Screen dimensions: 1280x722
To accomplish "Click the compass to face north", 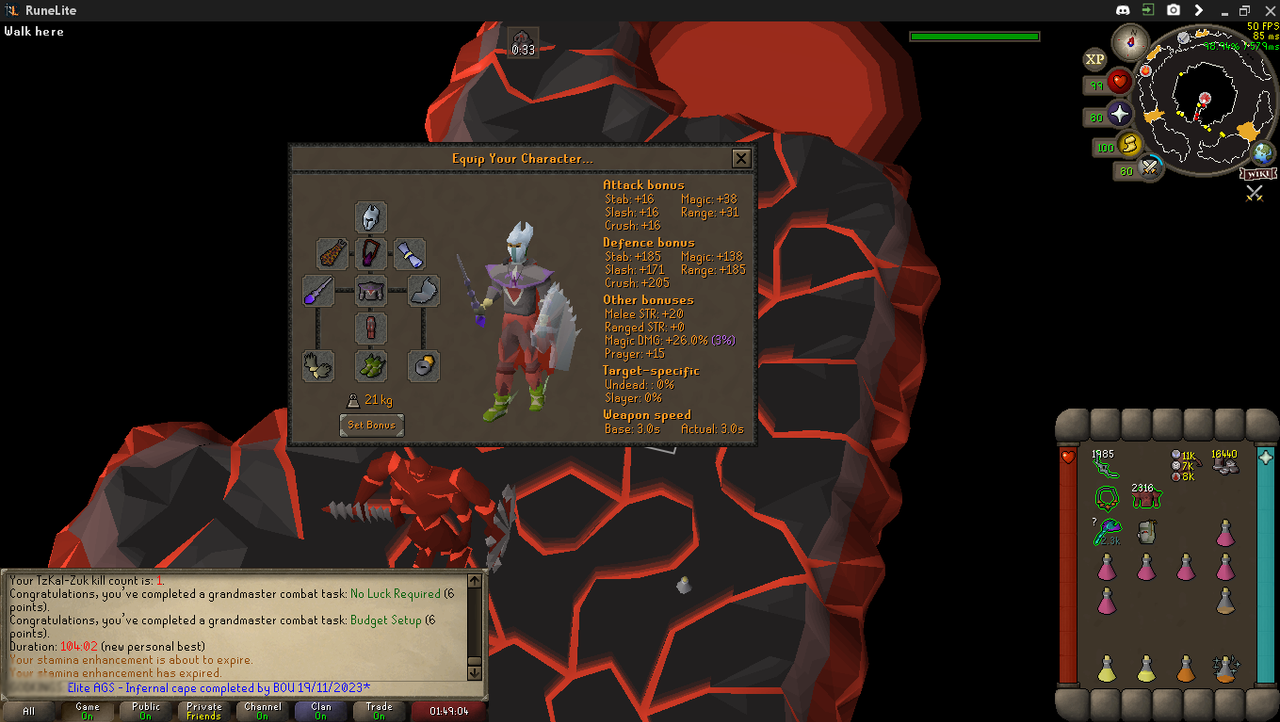I will 1132,42.
